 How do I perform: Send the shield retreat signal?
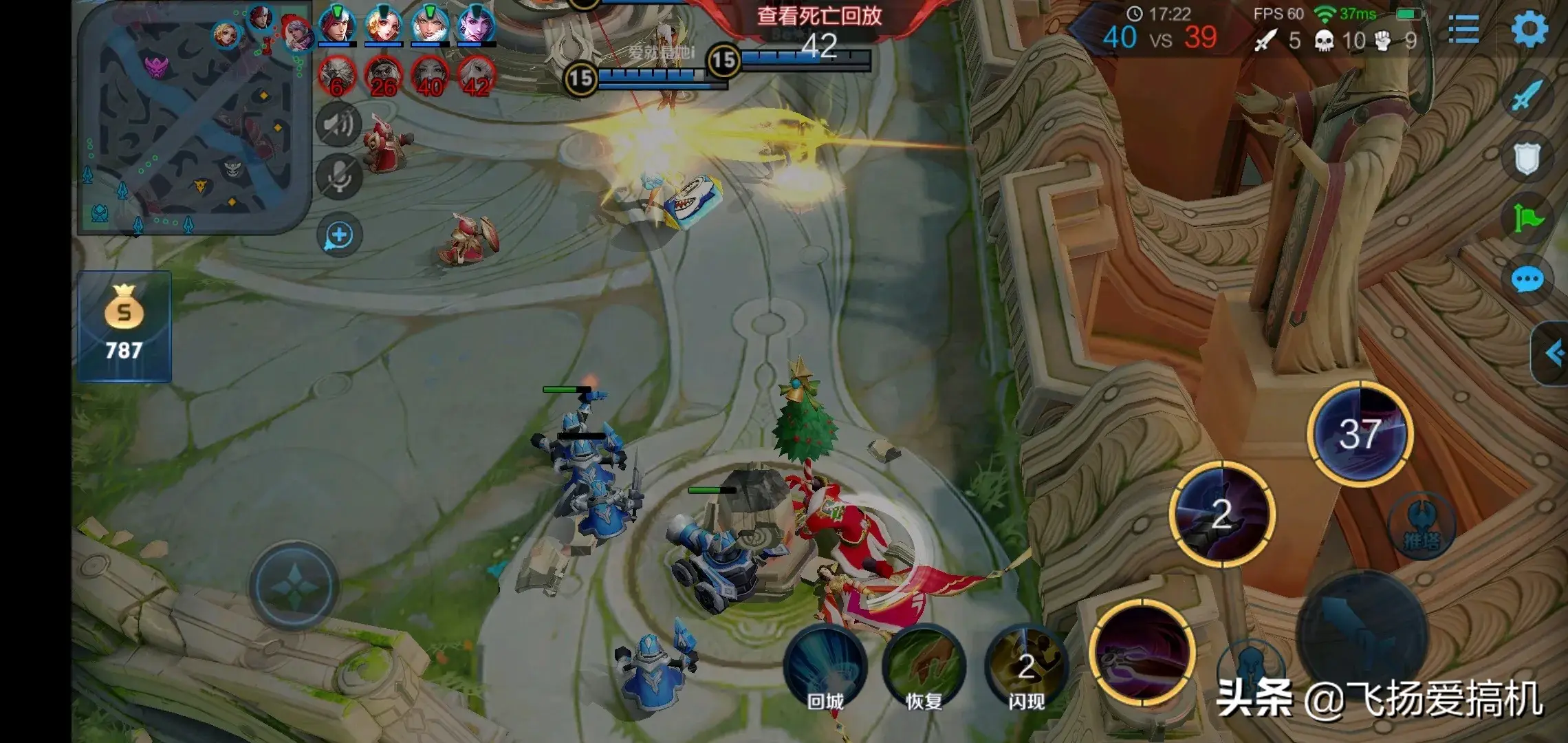(x=1526, y=159)
